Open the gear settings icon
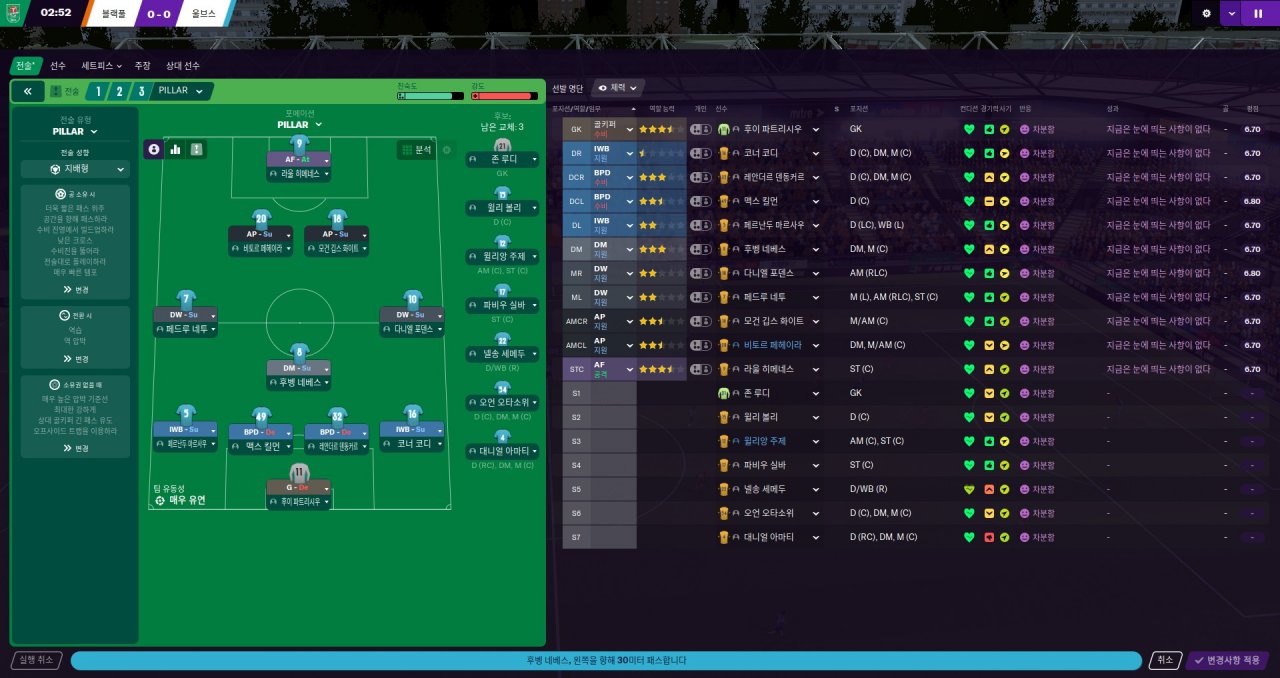Viewport: 1280px width, 678px height. tap(1206, 13)
